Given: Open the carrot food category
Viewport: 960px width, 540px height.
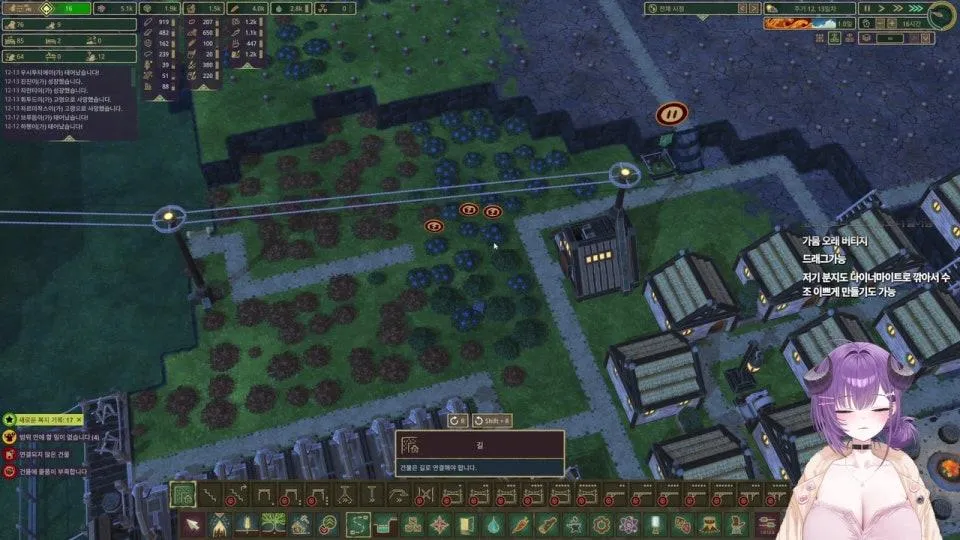Looking at the screenshot, I should tap(519, 523).
